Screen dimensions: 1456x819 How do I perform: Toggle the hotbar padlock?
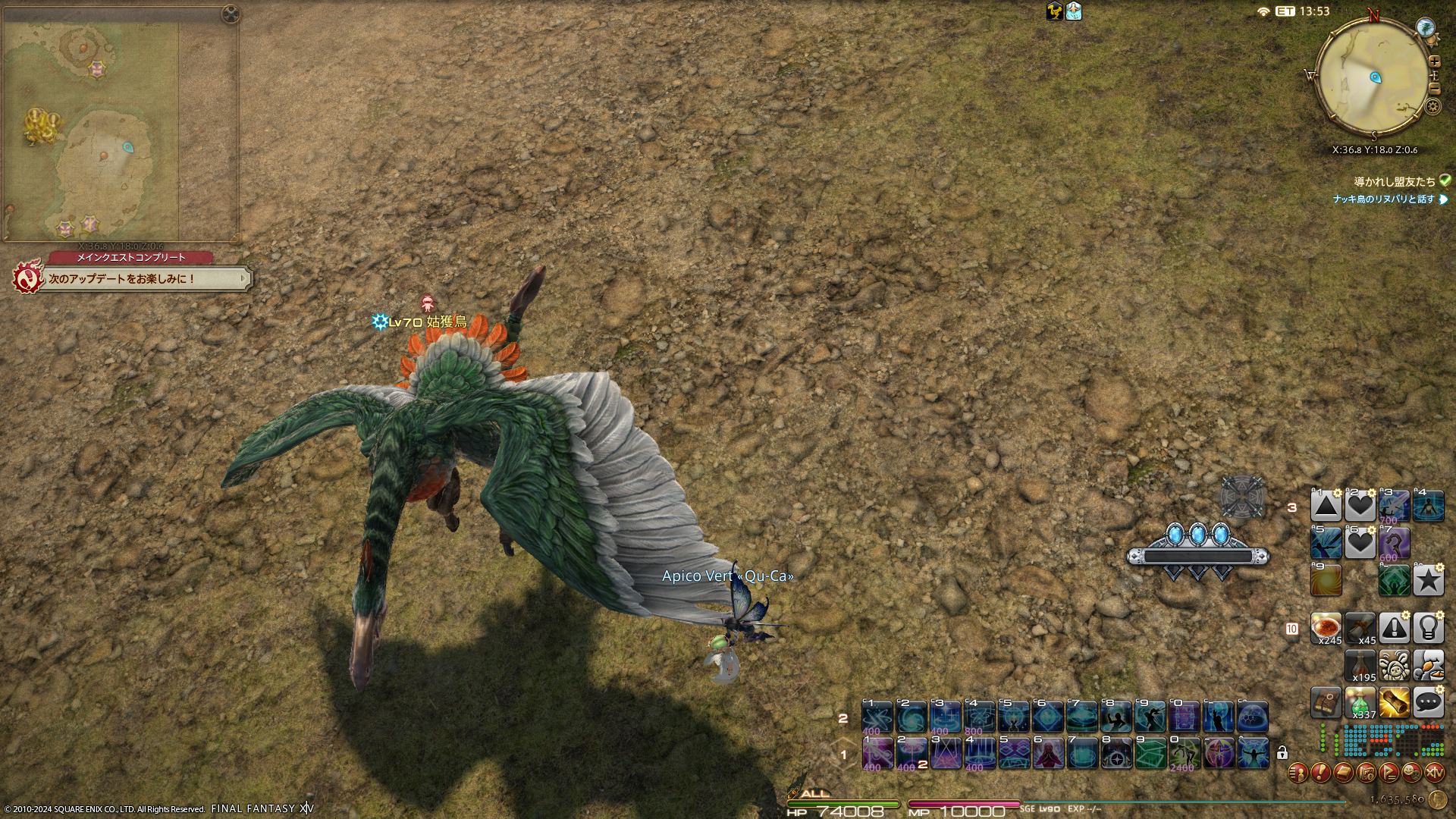pyautogui.click(x=1282, y=753)
